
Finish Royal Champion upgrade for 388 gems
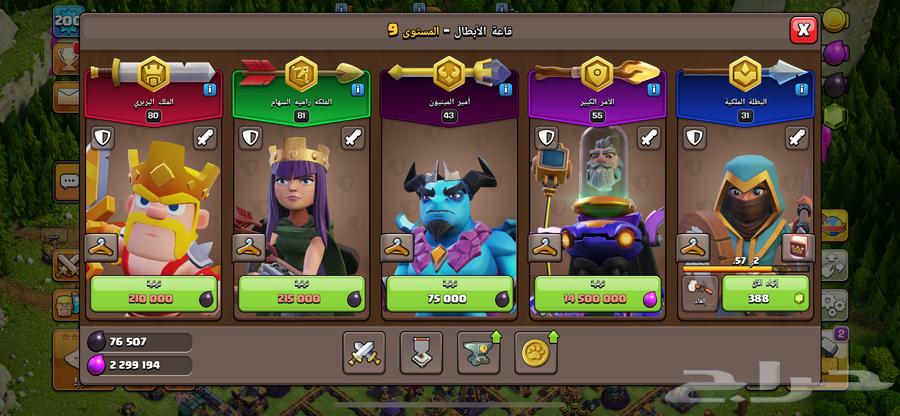pos(759,296)
